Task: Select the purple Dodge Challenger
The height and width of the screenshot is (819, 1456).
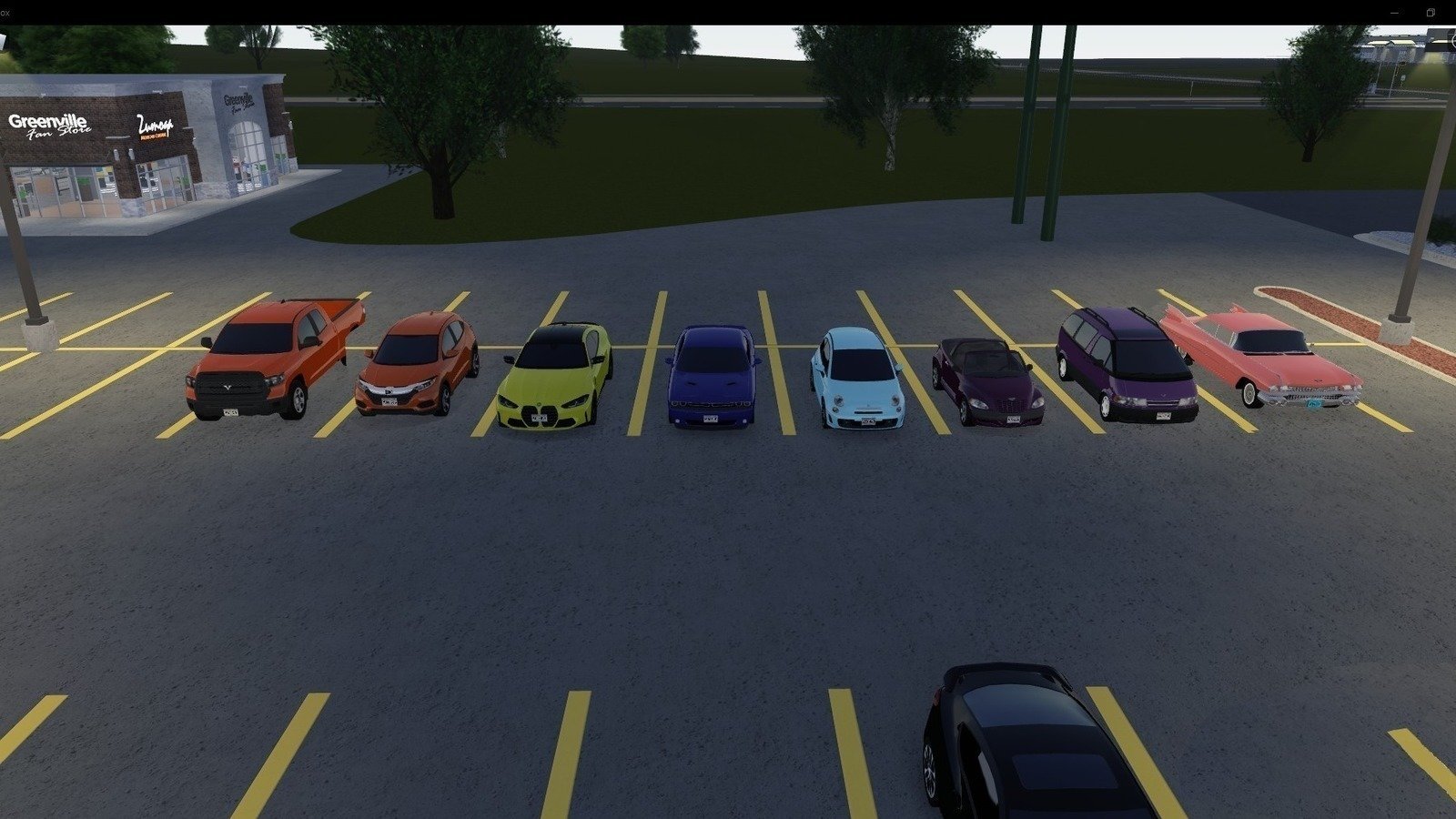Action: tap(714, 373)
